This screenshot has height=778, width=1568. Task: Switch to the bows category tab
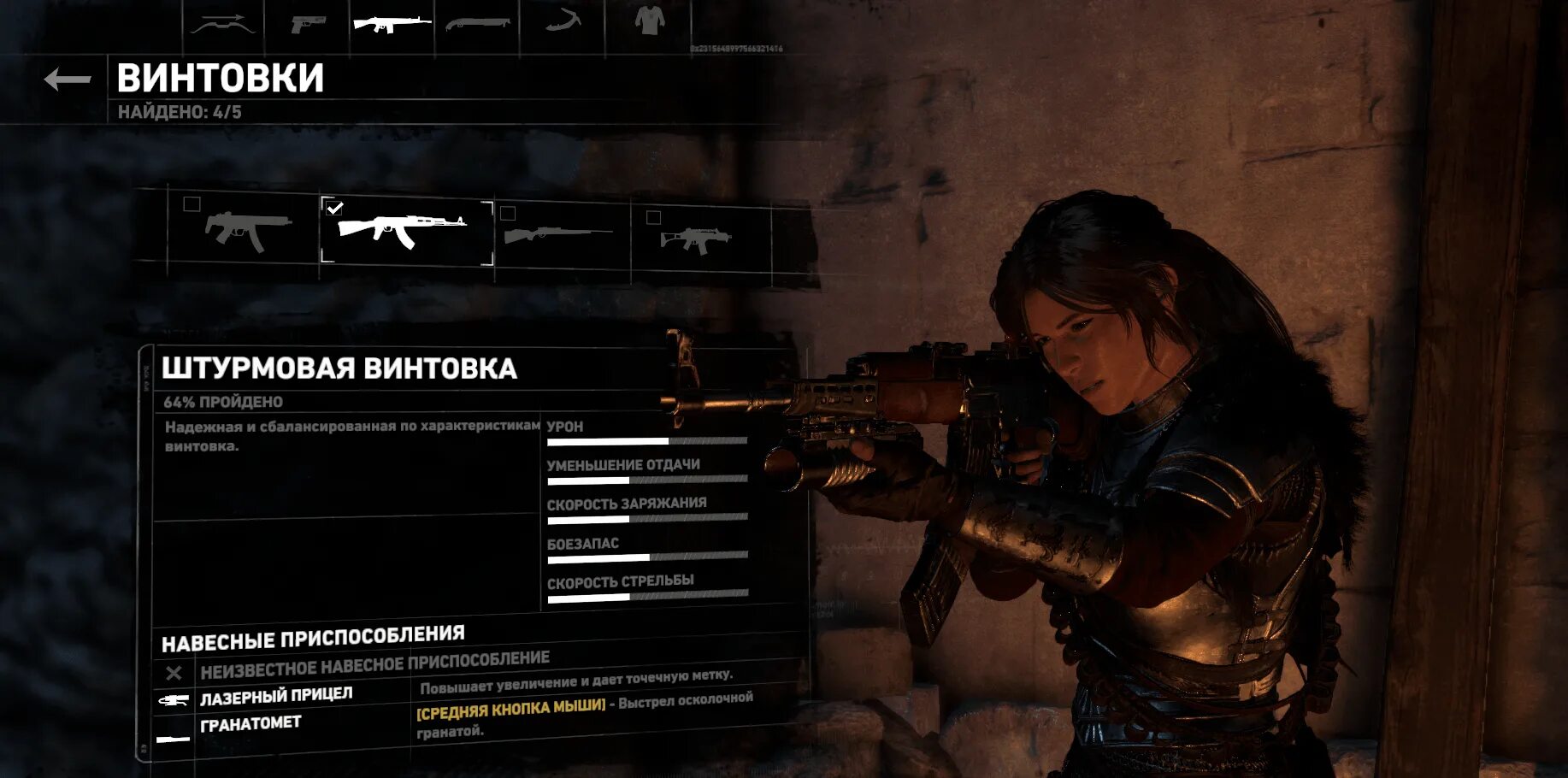click(x=223, y=25)
